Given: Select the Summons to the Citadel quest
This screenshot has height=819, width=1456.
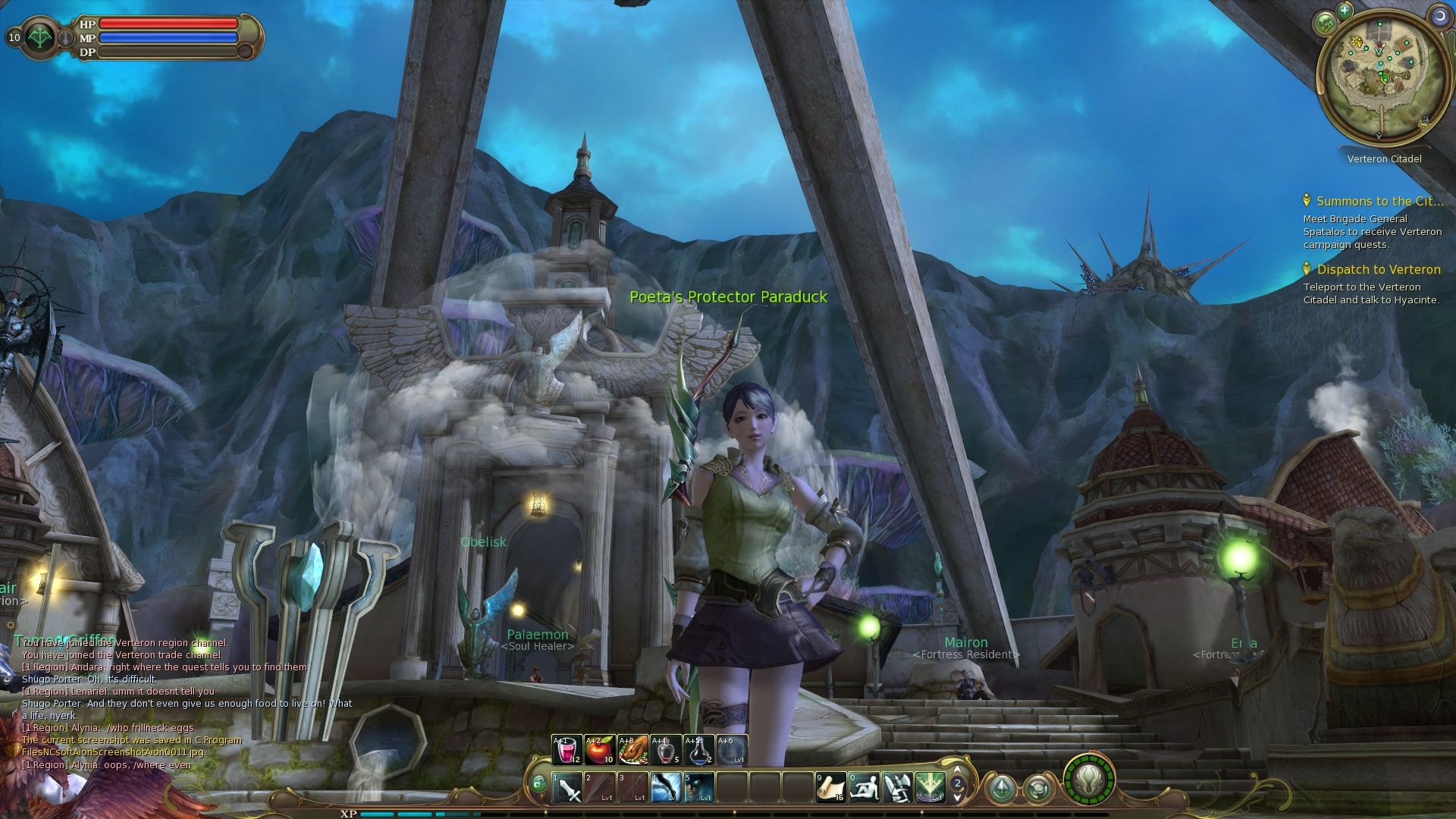Looking at the screenshot, I should 1379,202.
